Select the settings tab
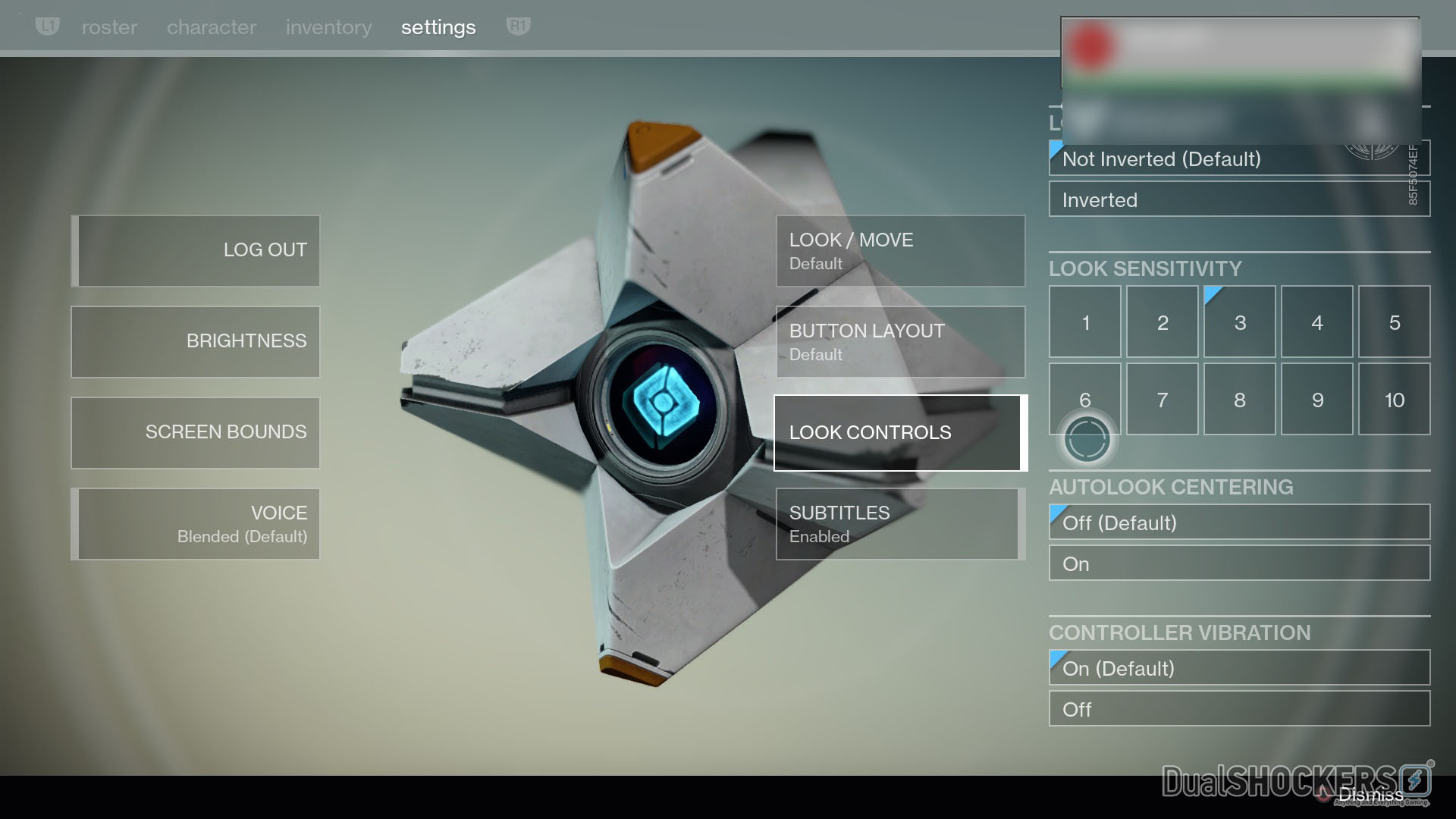The width and height of the screenshot is (1456, 819). tap(438, 27)
